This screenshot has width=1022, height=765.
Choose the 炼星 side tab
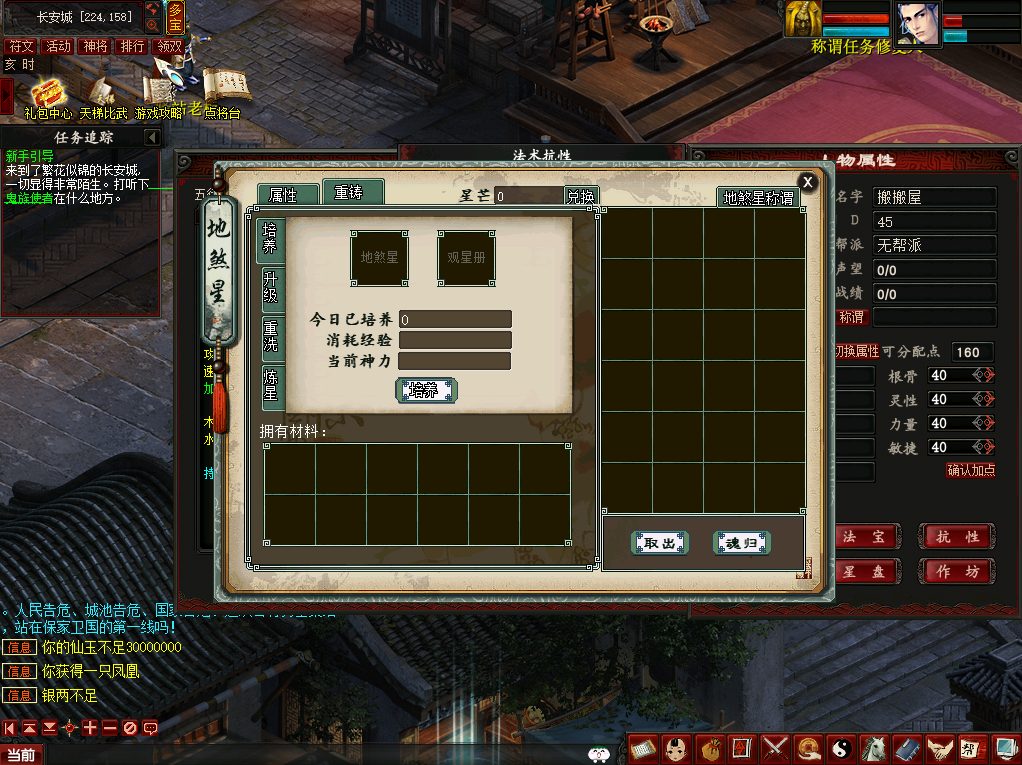(x=271, y=385)
